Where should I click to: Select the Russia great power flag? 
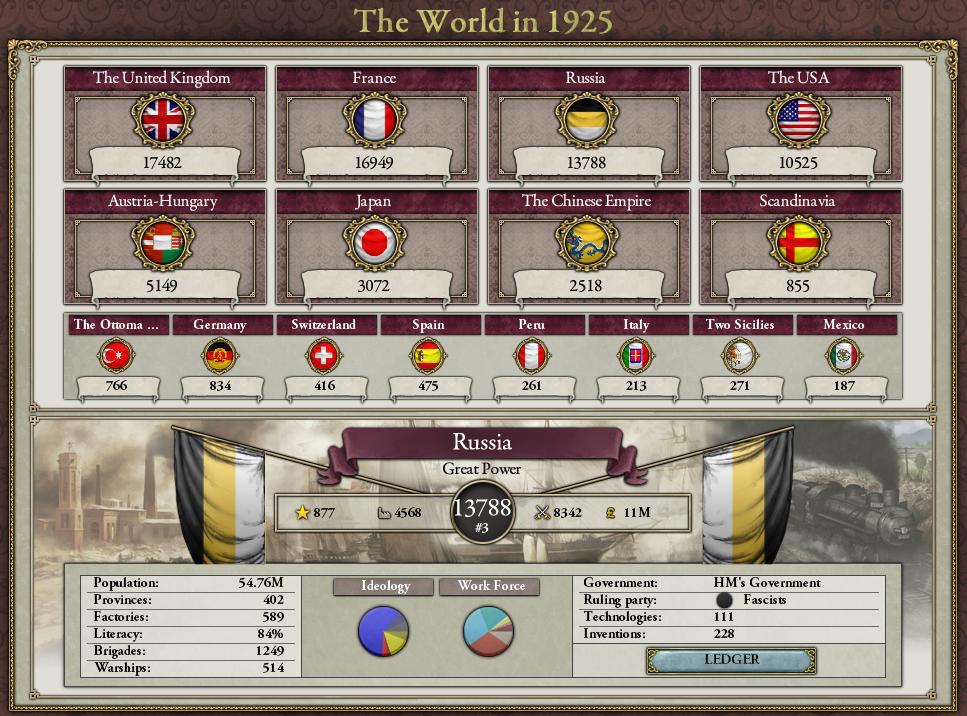[585, 121]
